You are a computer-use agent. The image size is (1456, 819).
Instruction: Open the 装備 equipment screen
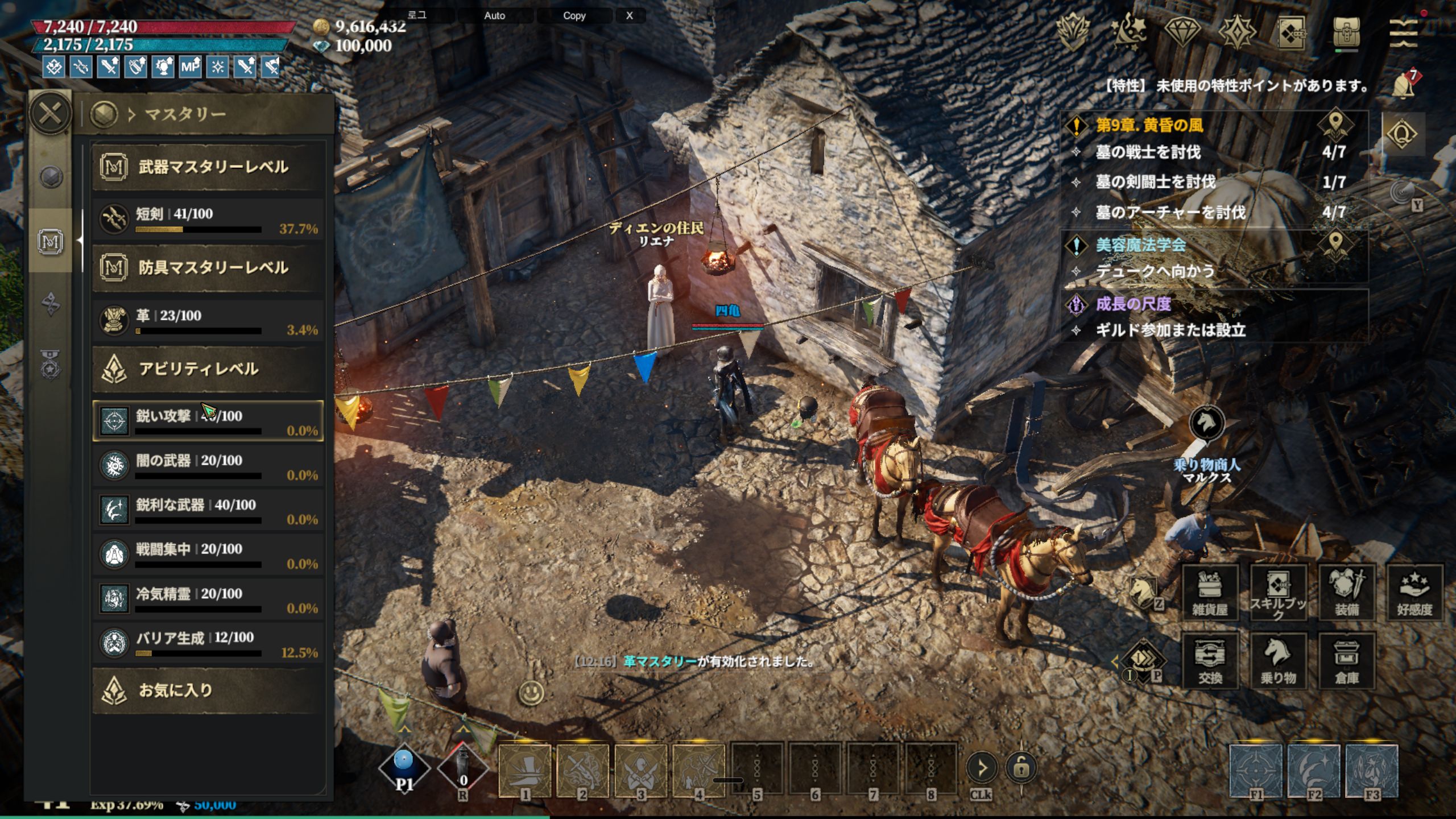click(x=1346, y=592)
